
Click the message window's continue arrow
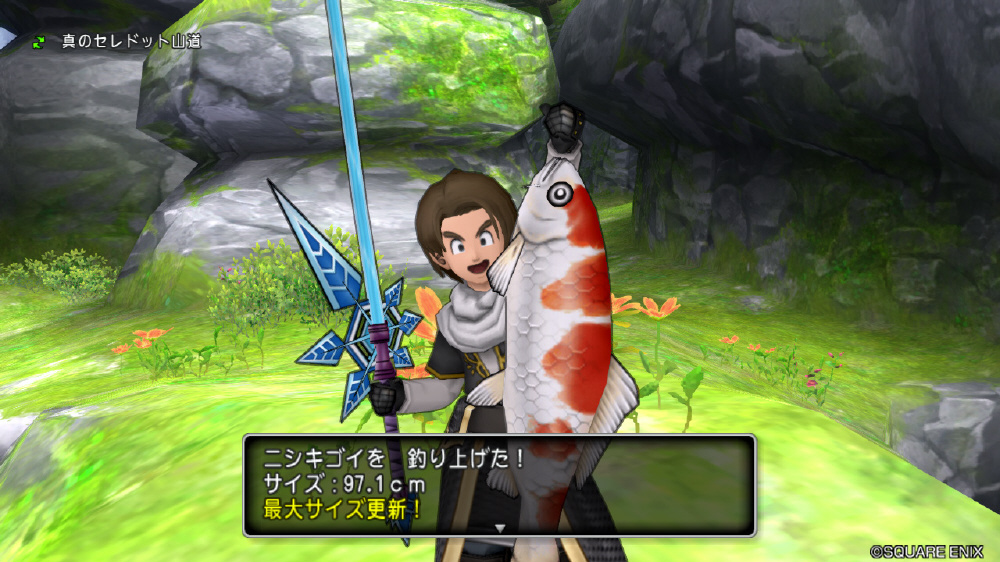(500, 526)
